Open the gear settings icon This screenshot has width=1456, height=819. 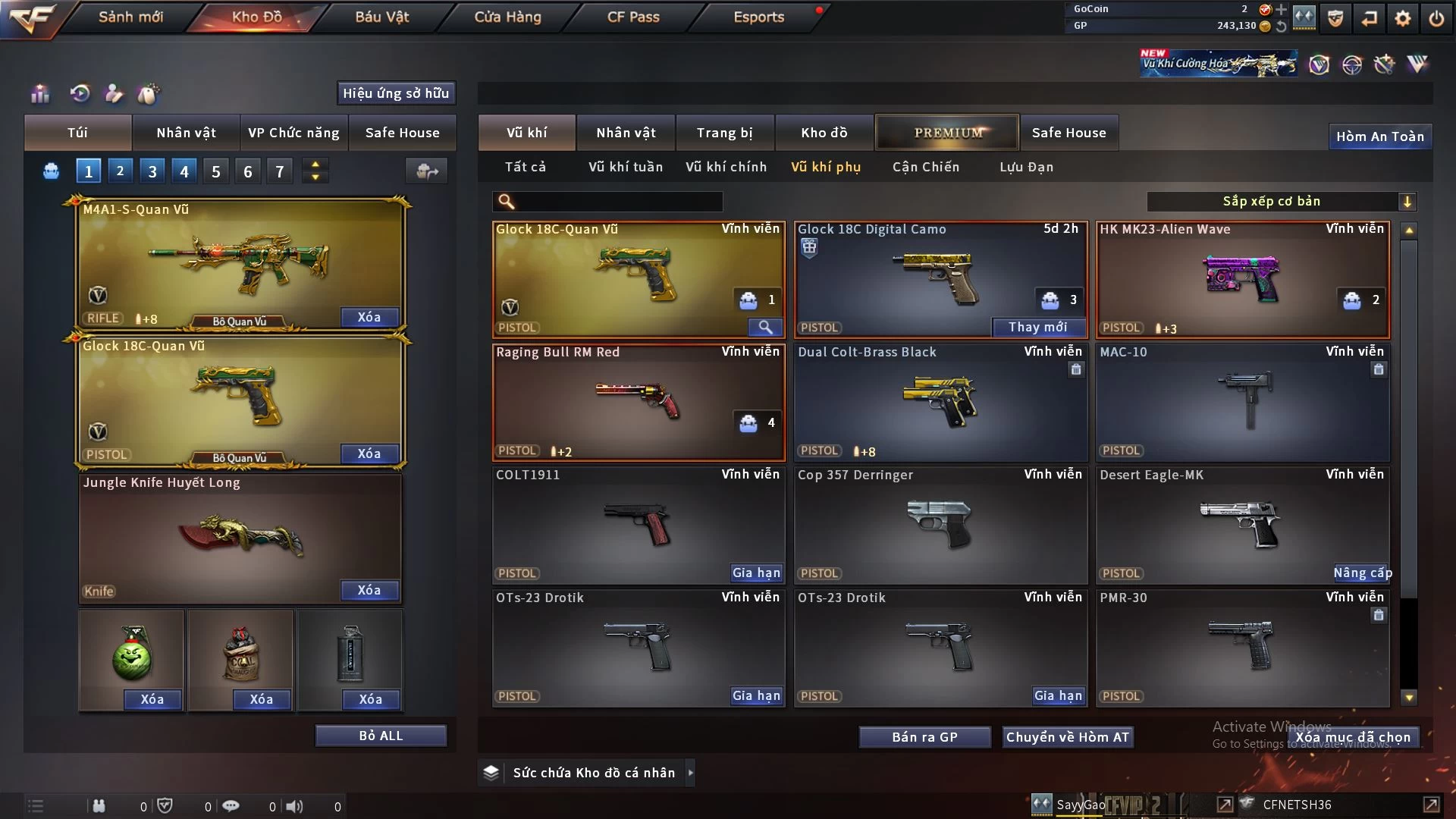coord(1402,18)
